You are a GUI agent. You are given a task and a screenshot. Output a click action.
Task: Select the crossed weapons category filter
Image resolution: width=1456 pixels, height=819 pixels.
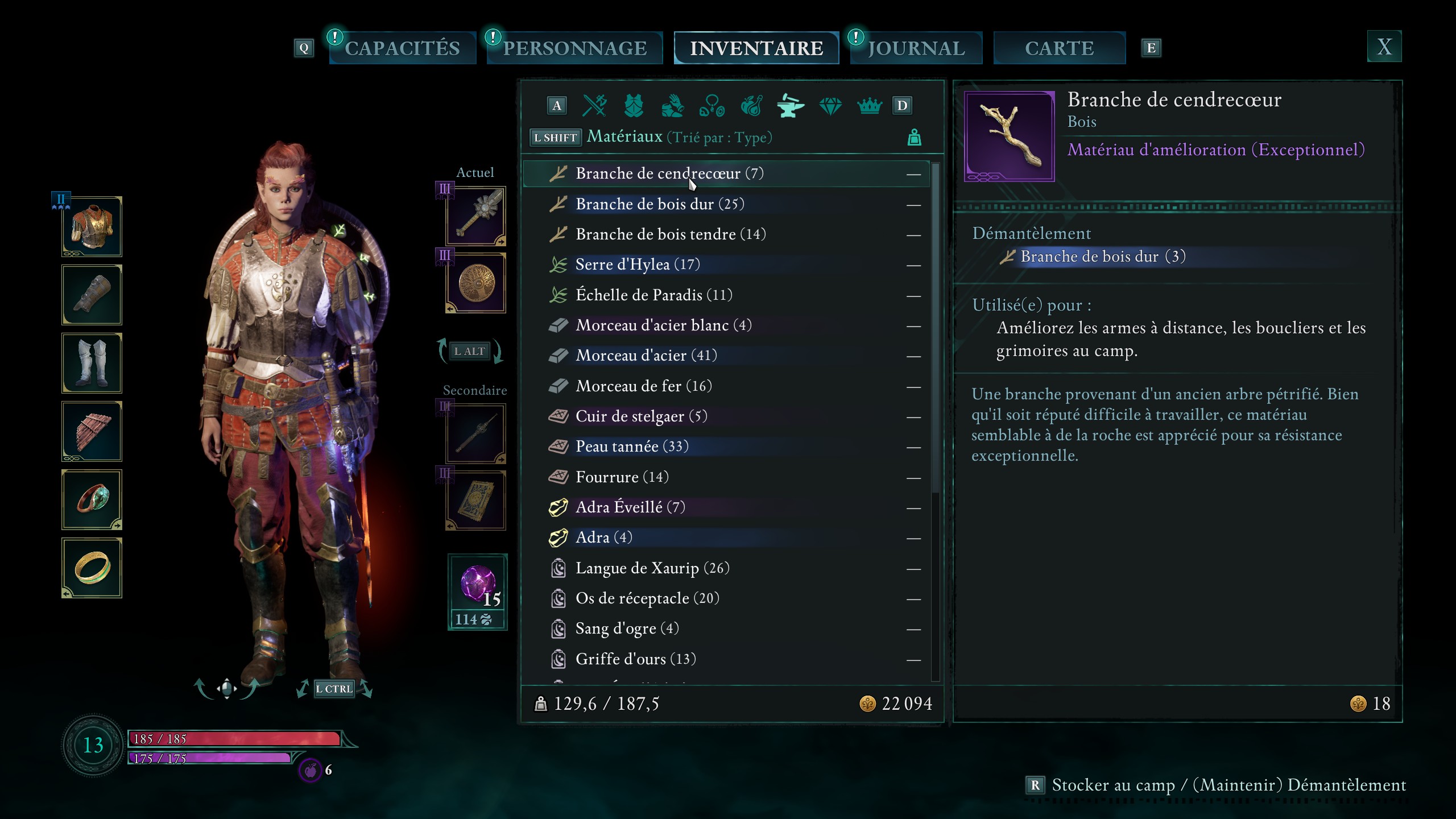point(595,105)
